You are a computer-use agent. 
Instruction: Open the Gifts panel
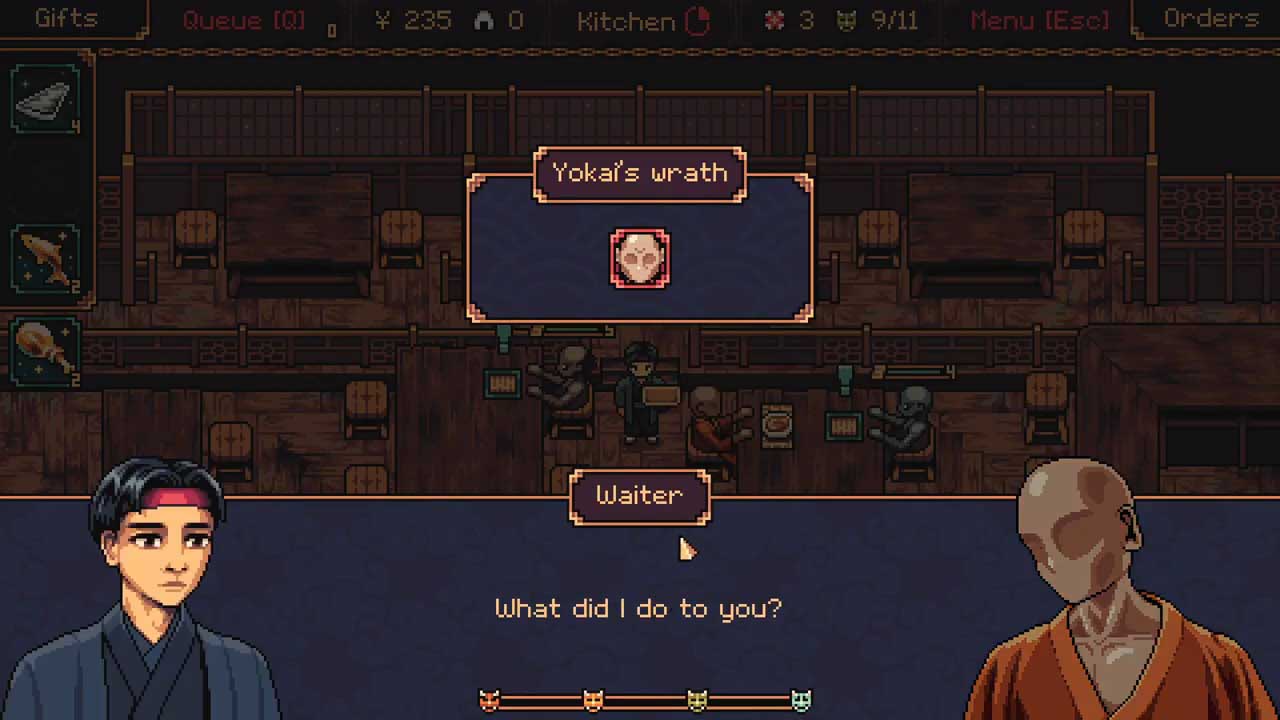click(66, 19)
